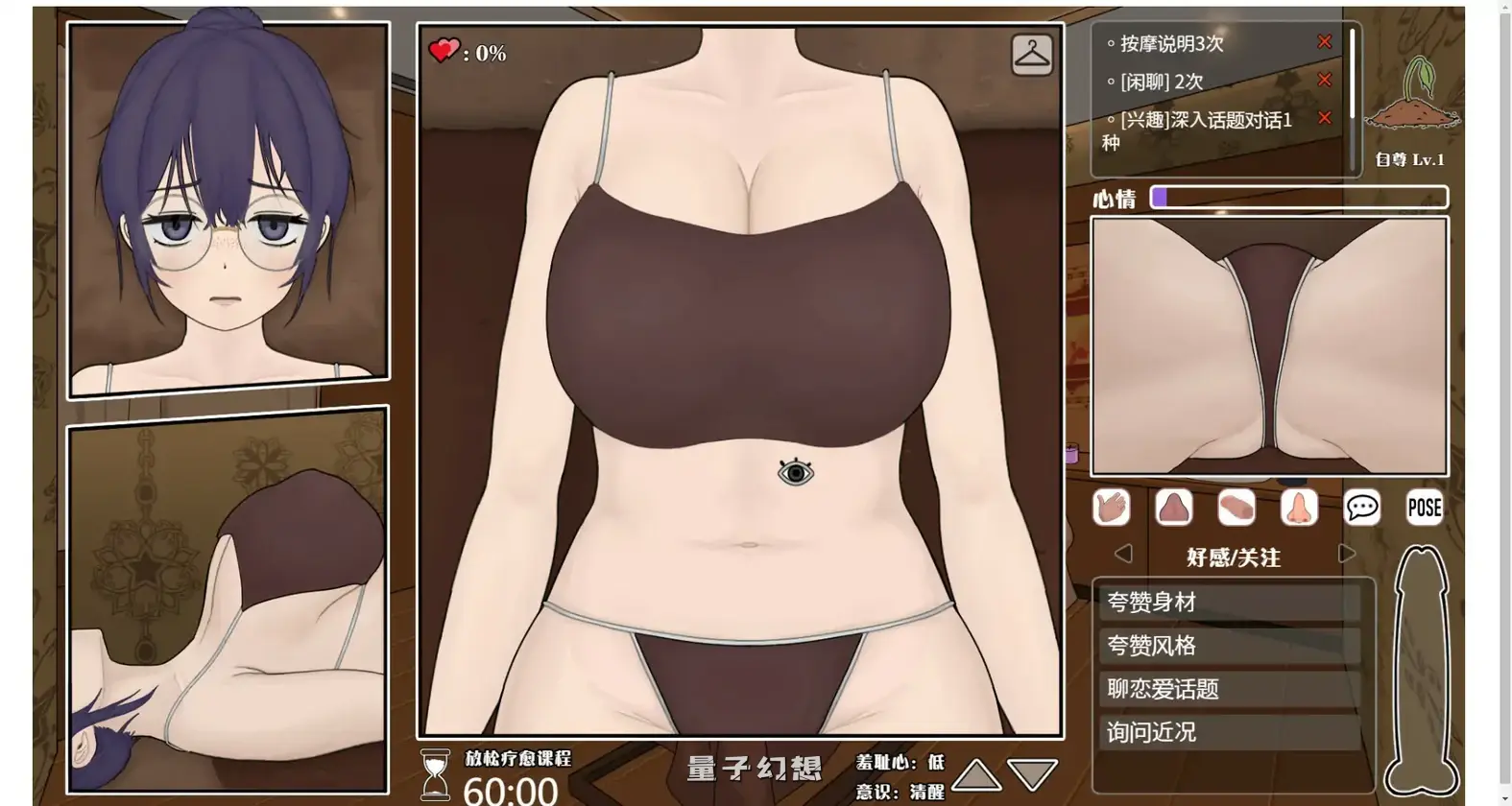Choose 聊恋爱话题 from the talk list

[1232, 689]
